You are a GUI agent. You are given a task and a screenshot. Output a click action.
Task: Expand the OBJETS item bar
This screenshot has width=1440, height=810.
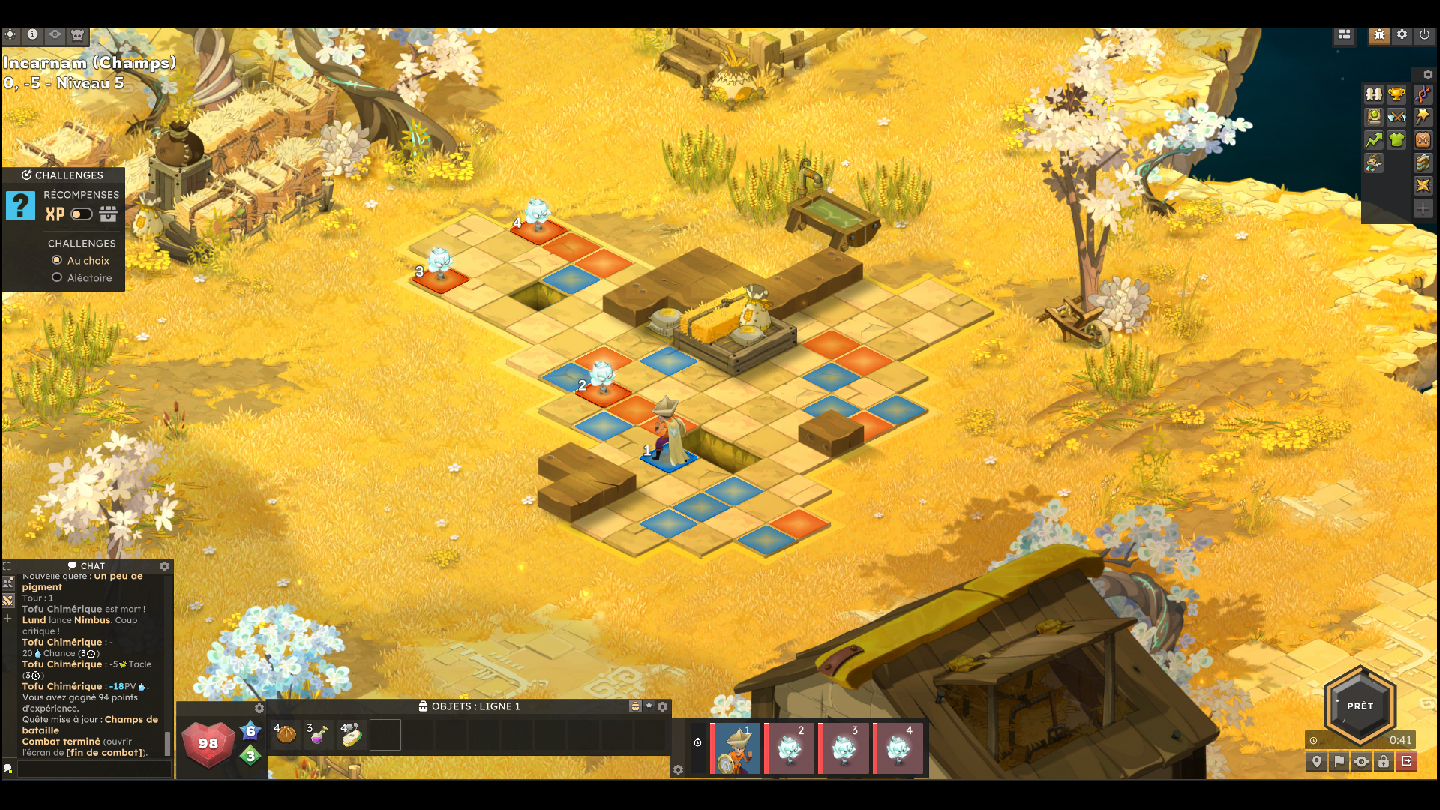coord(648,704)
